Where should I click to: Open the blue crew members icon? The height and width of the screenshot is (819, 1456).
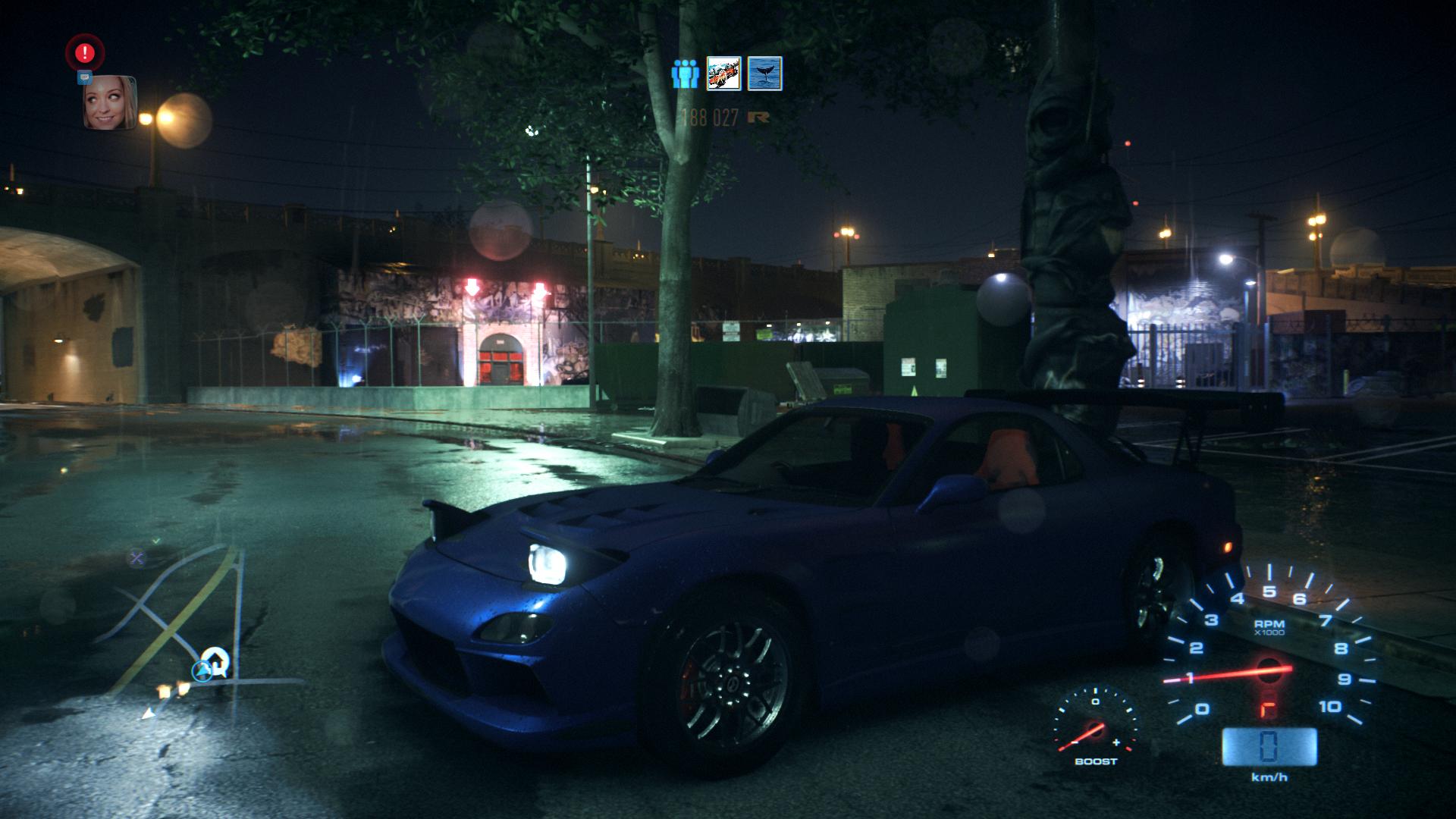coord(685,74)
